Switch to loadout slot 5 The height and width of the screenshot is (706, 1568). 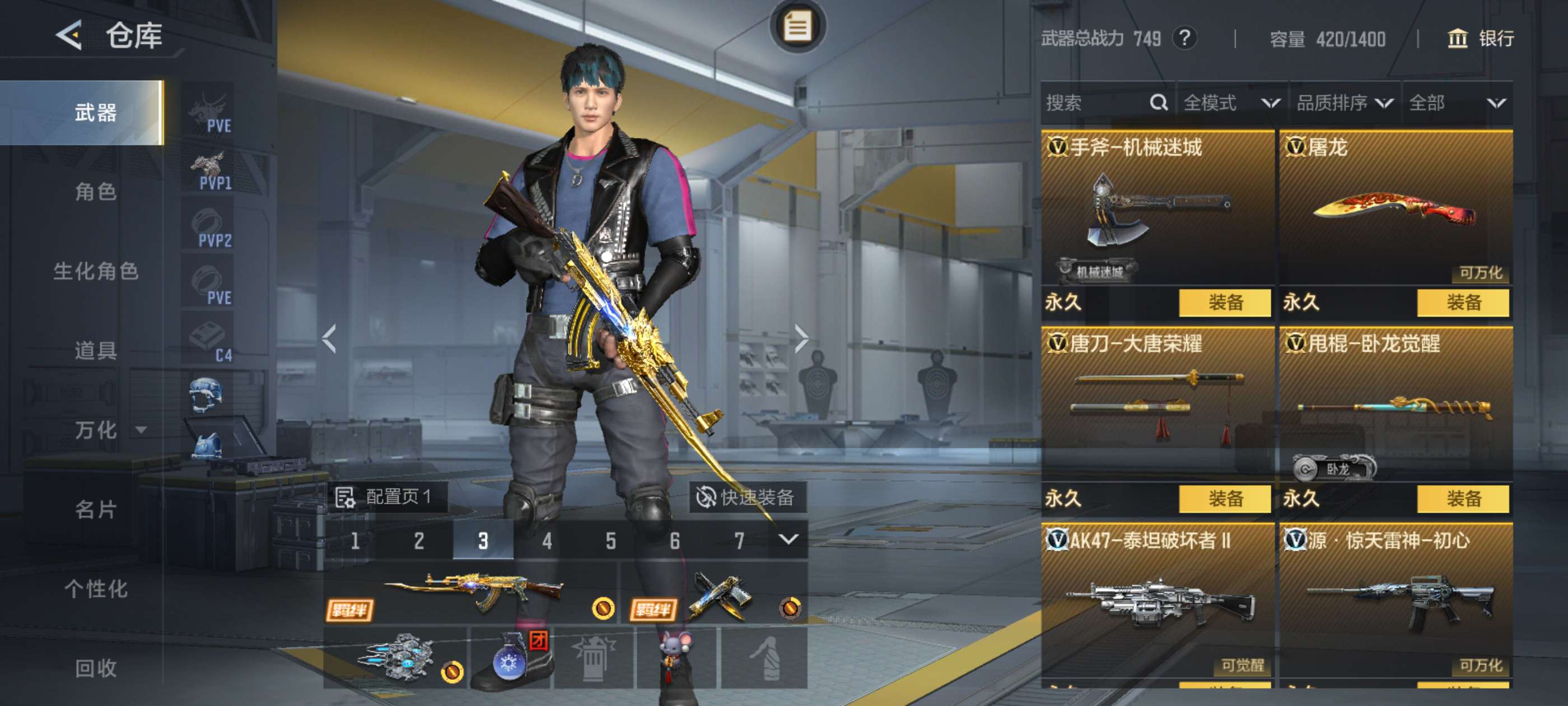point(610,540)
